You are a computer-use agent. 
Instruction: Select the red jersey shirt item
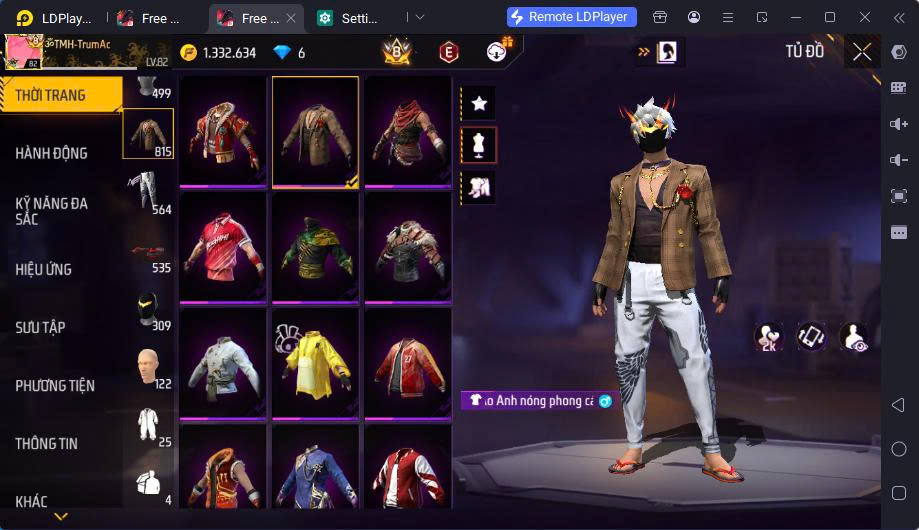coord(222,246)
